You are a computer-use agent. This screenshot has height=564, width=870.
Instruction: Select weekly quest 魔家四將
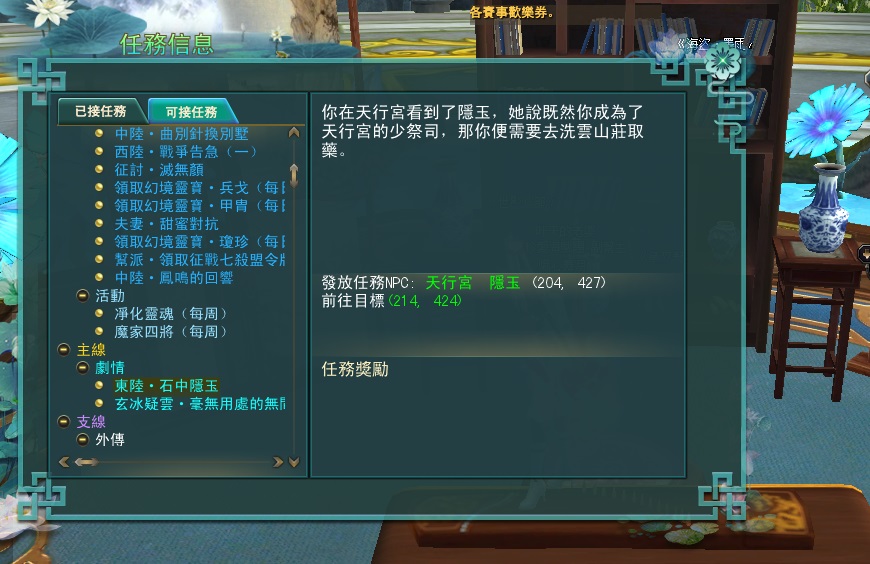(x=170, y=331)
